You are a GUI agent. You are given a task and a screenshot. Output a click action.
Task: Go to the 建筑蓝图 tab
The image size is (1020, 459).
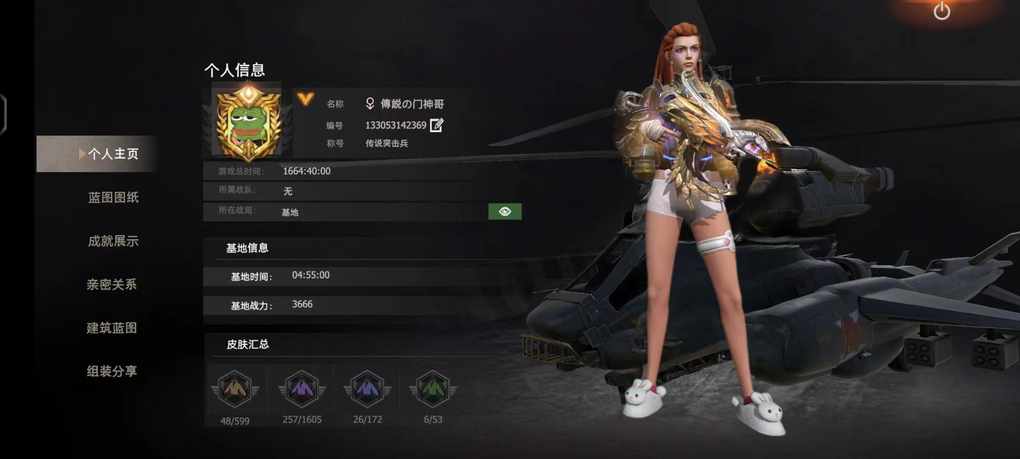(x=111, y=327)
